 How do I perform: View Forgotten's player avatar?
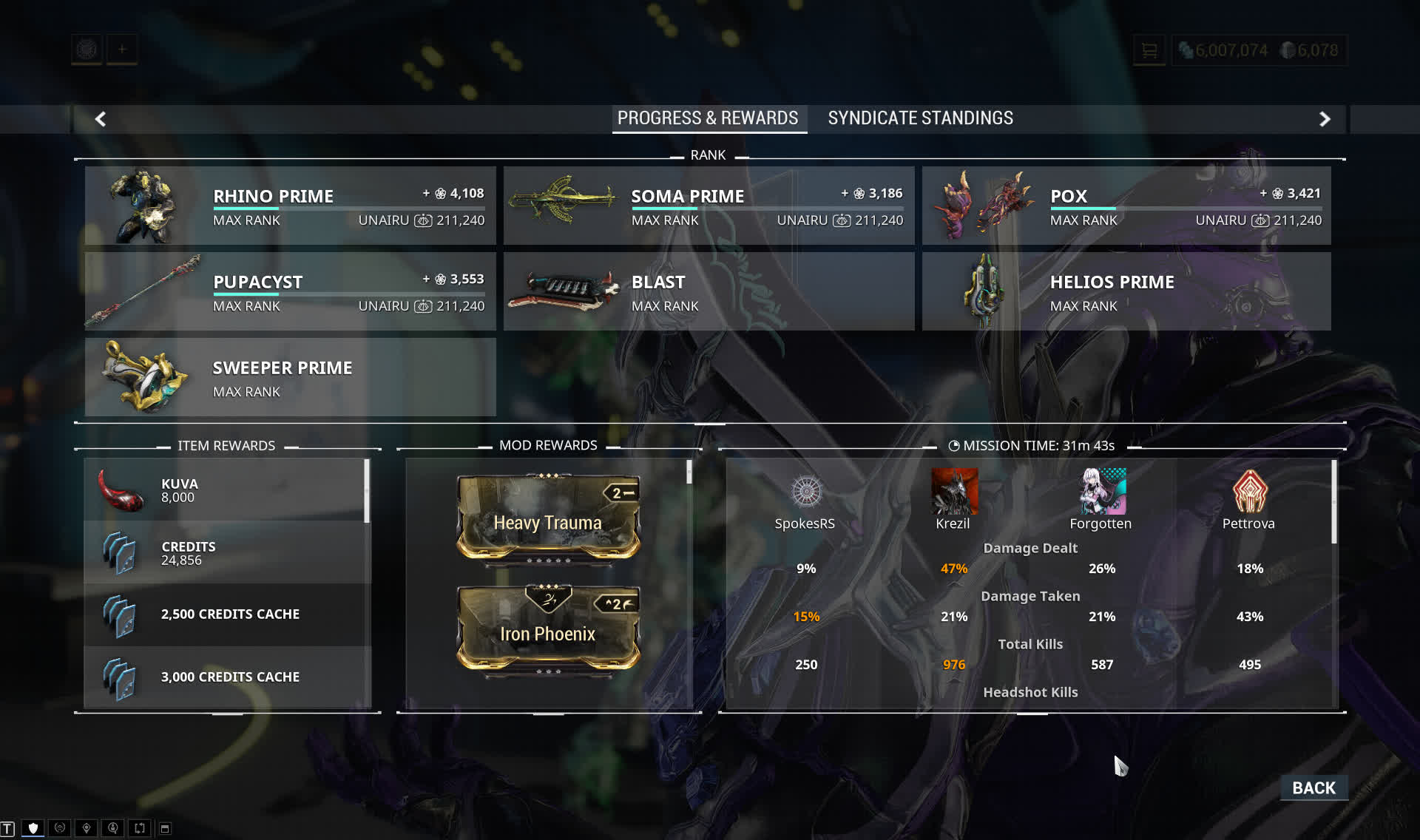coord(1102,491)
